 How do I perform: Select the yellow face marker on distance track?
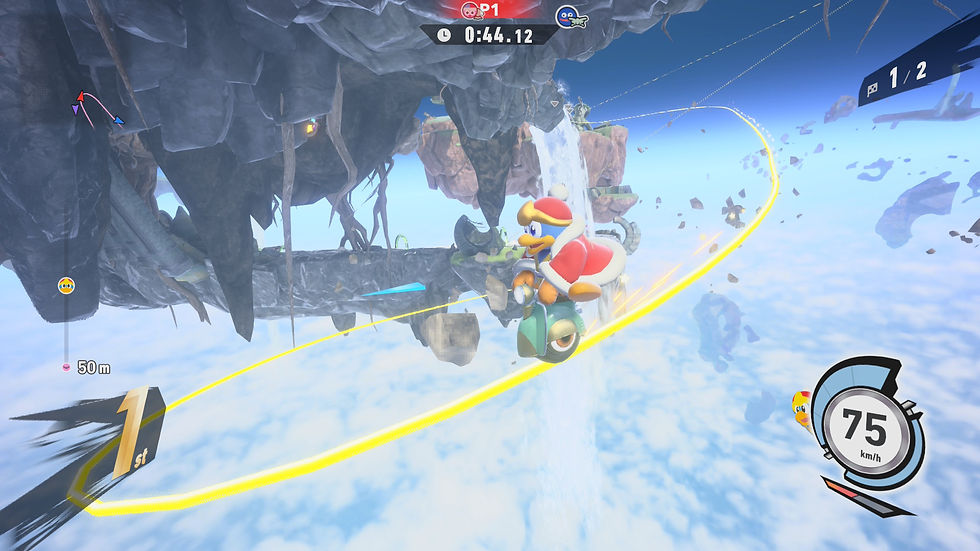click(66, 286)
